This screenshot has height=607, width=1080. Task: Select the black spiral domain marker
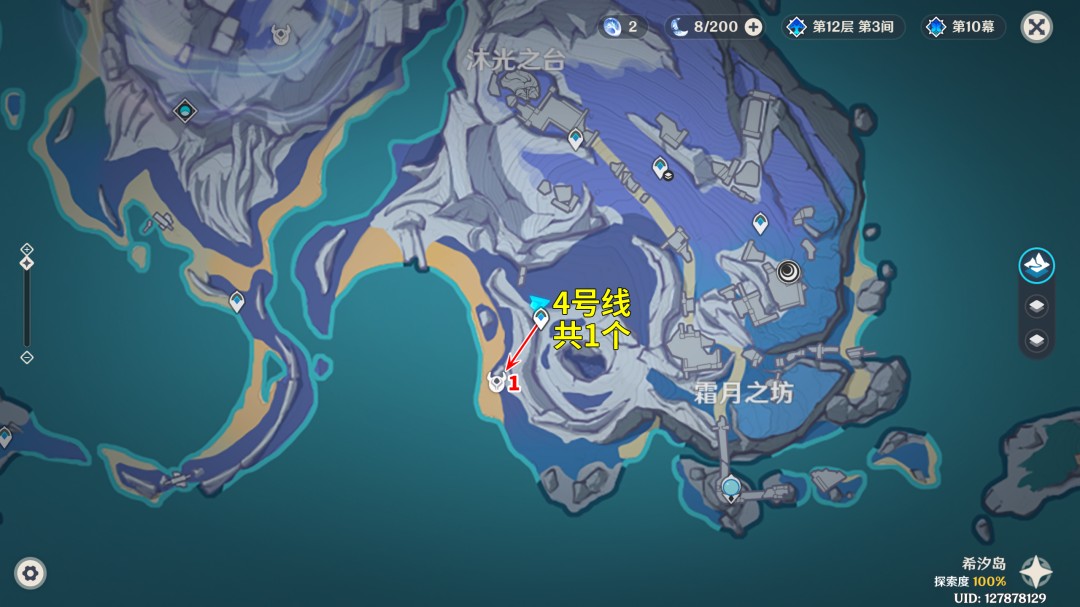coord(788,270)
